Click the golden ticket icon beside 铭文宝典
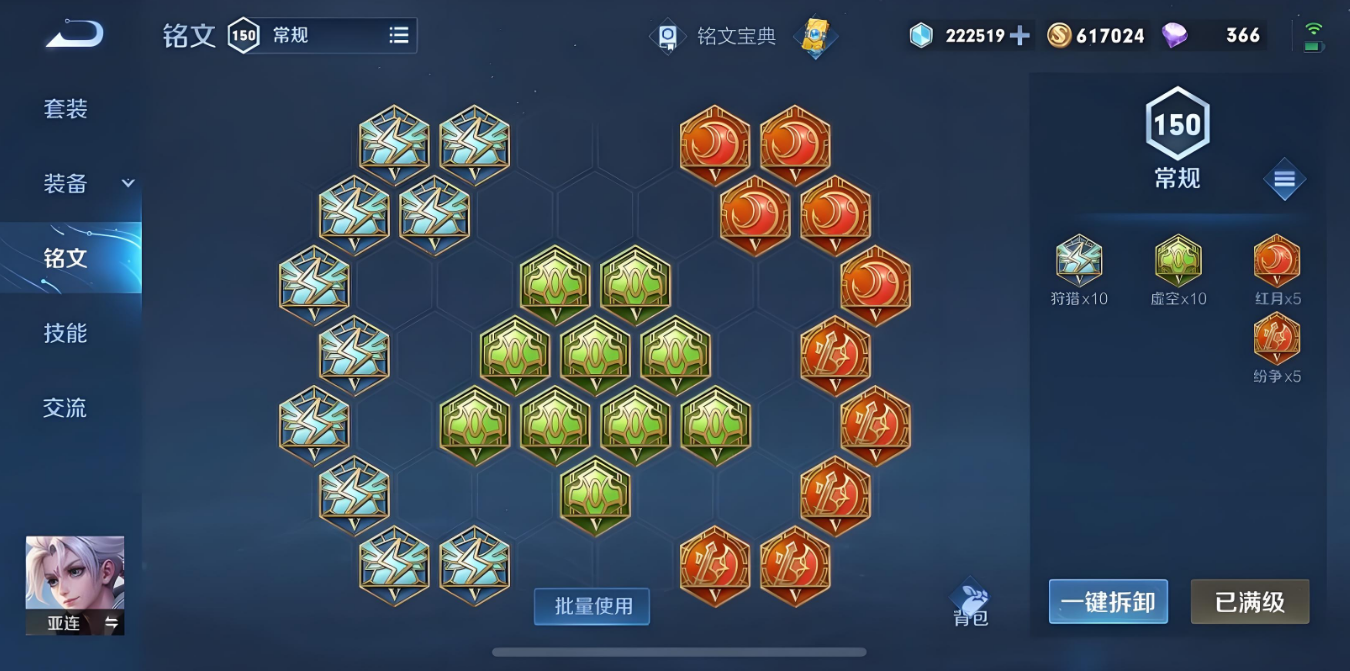 coord(815,37)
